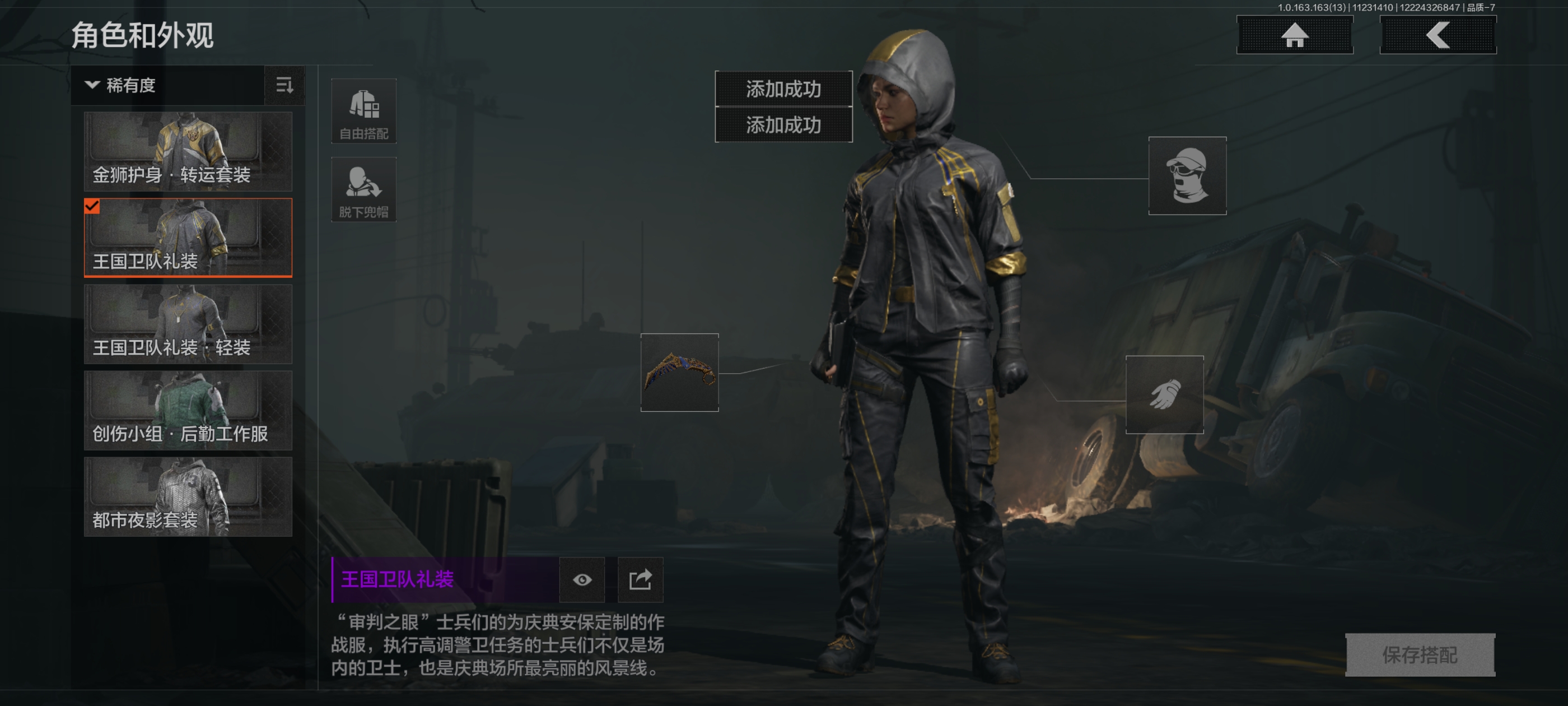
Task: Go back with the arrow button
Action: coord(1438,35)
